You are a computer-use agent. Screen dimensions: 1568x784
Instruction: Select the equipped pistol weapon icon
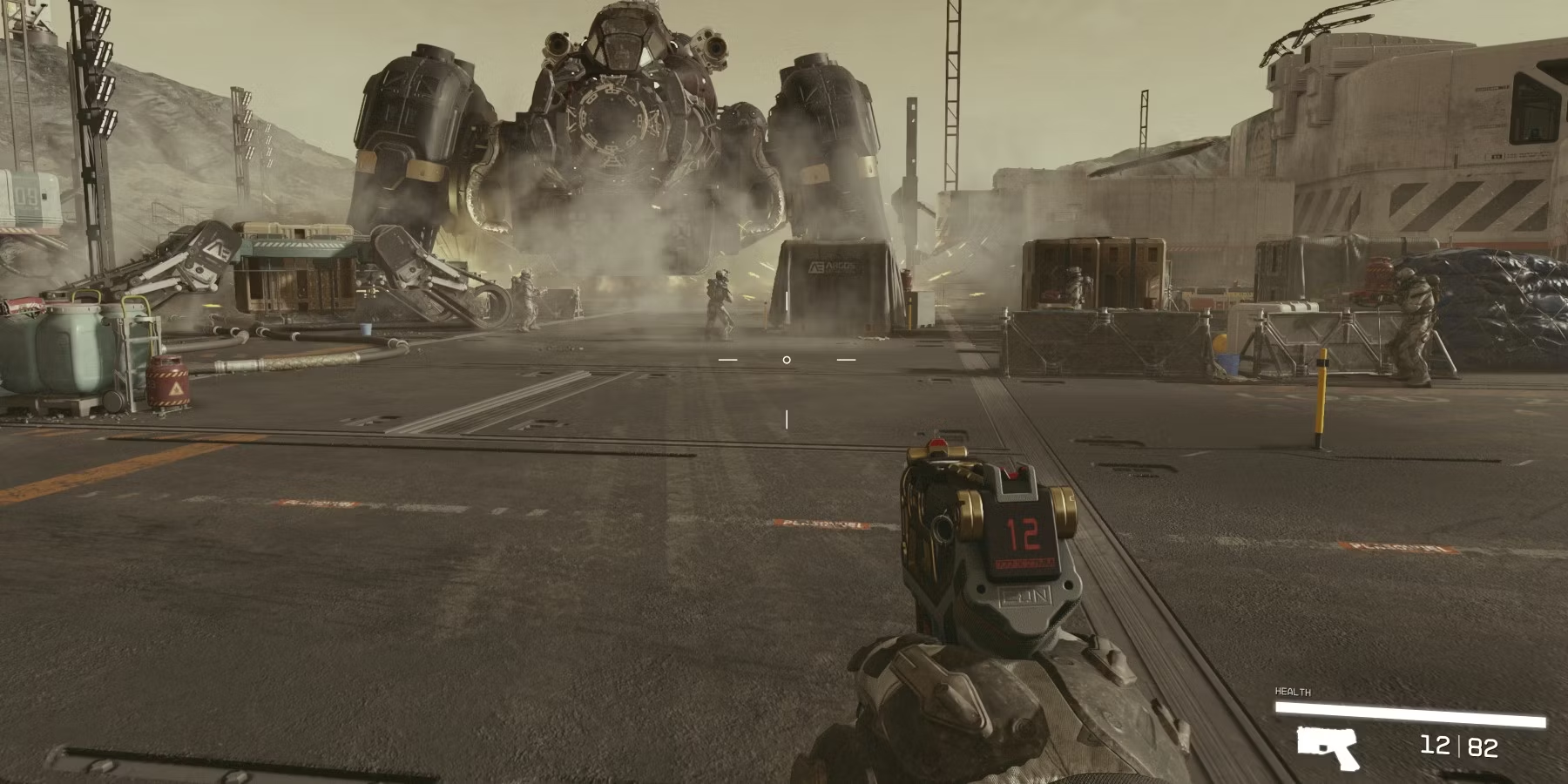coord(1327,747)
